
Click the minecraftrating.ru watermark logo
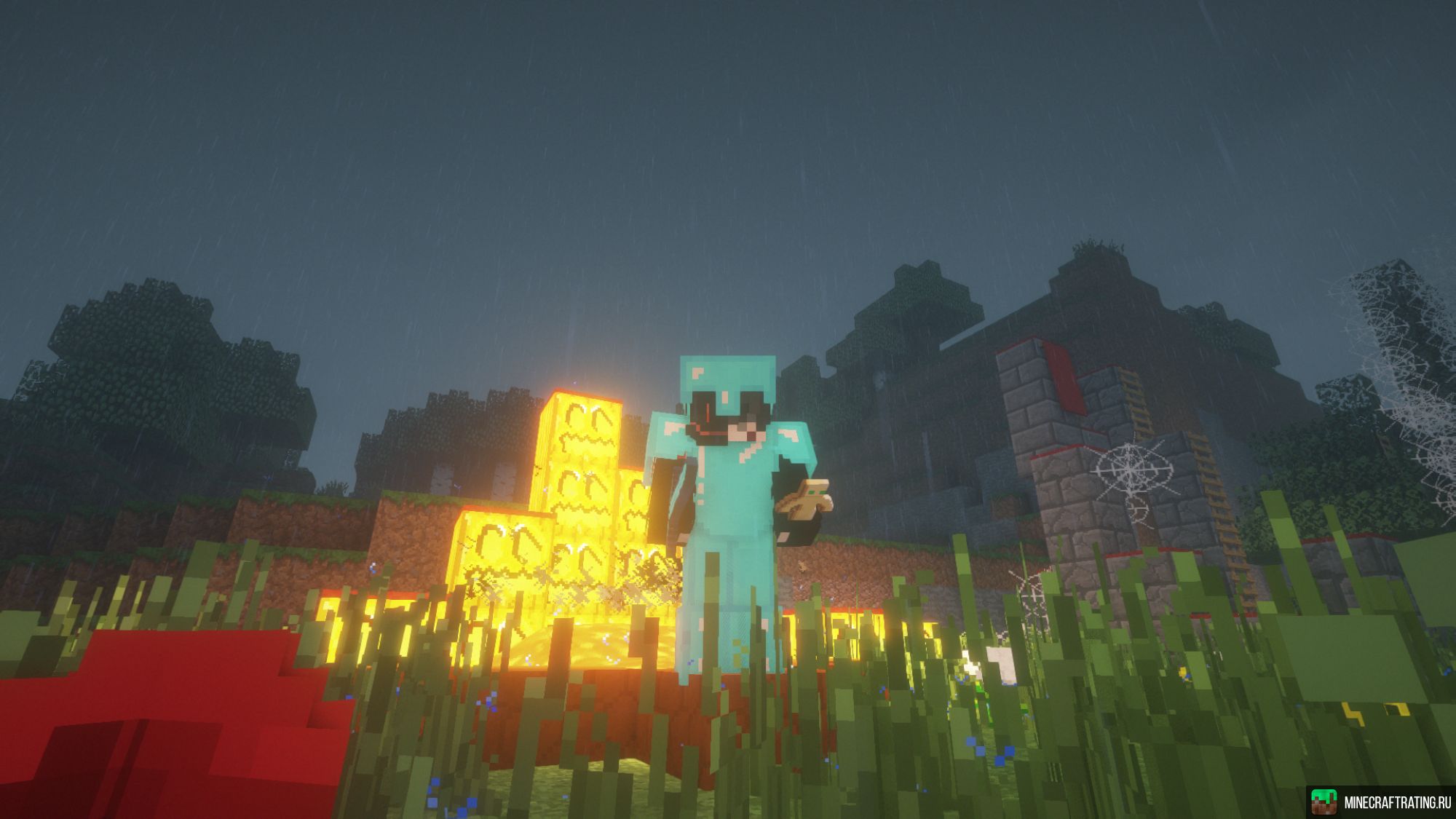1325,802
